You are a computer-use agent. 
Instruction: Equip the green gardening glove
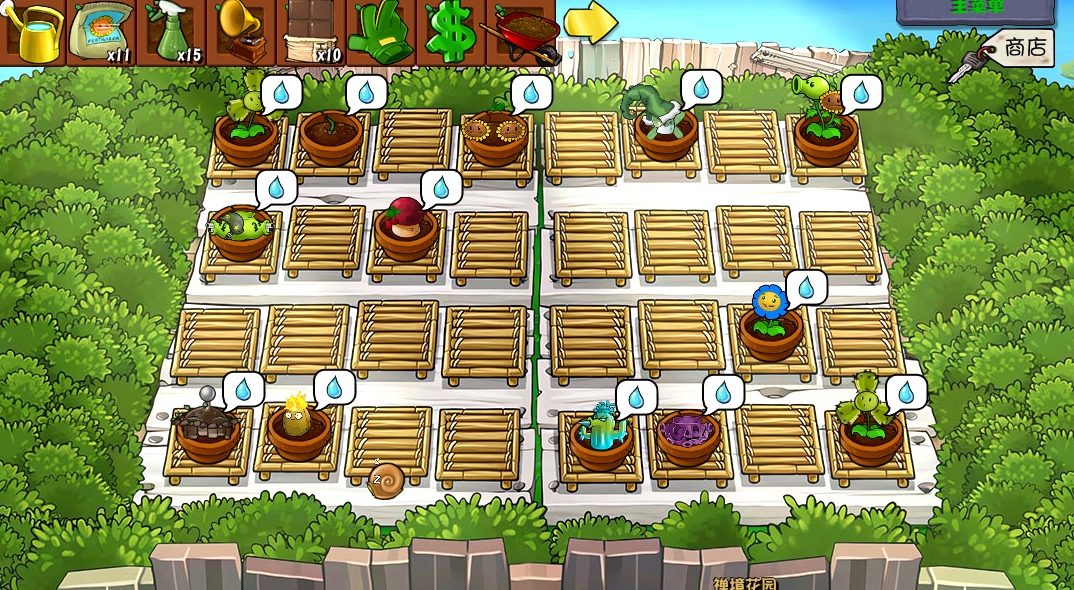[382, 32]
